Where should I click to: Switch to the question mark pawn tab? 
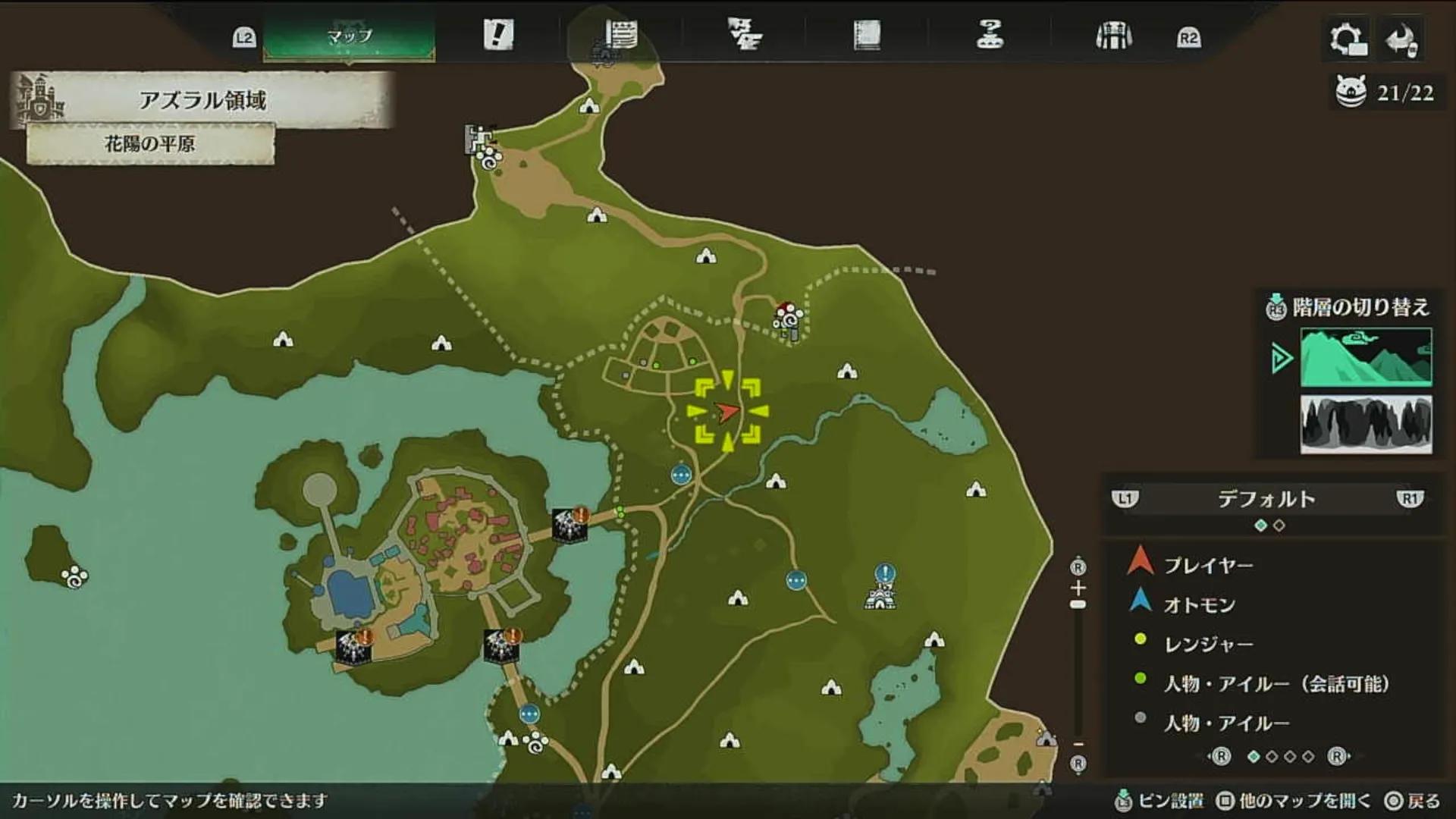pos(990,35)
